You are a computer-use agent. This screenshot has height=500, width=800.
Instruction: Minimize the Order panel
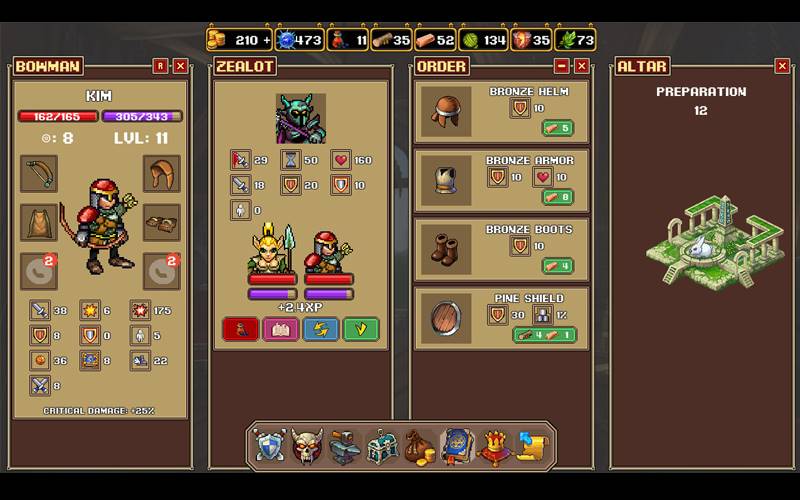(x=562, y=66)
